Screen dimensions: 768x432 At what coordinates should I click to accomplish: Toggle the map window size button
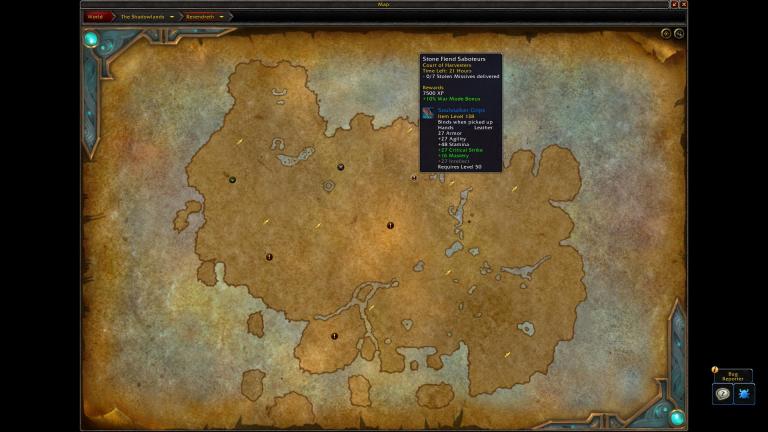675,5
